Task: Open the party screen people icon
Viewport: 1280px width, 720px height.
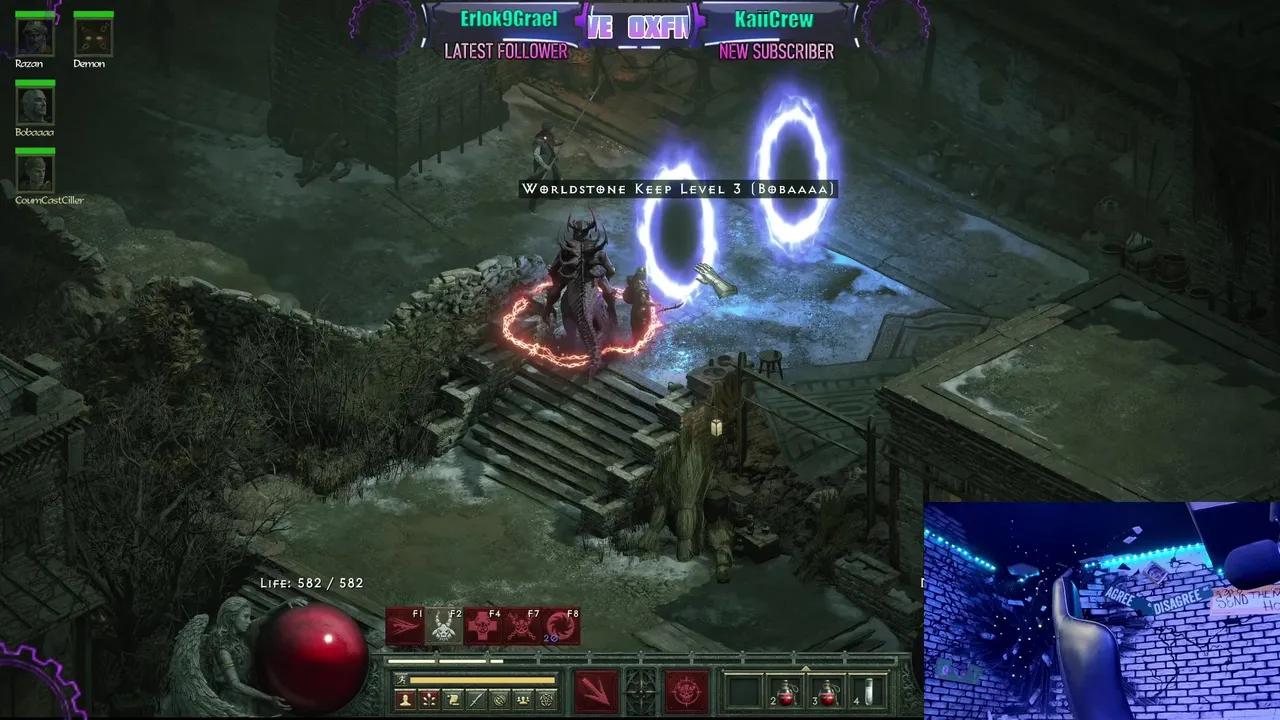Action: click(x=522, y=699)
